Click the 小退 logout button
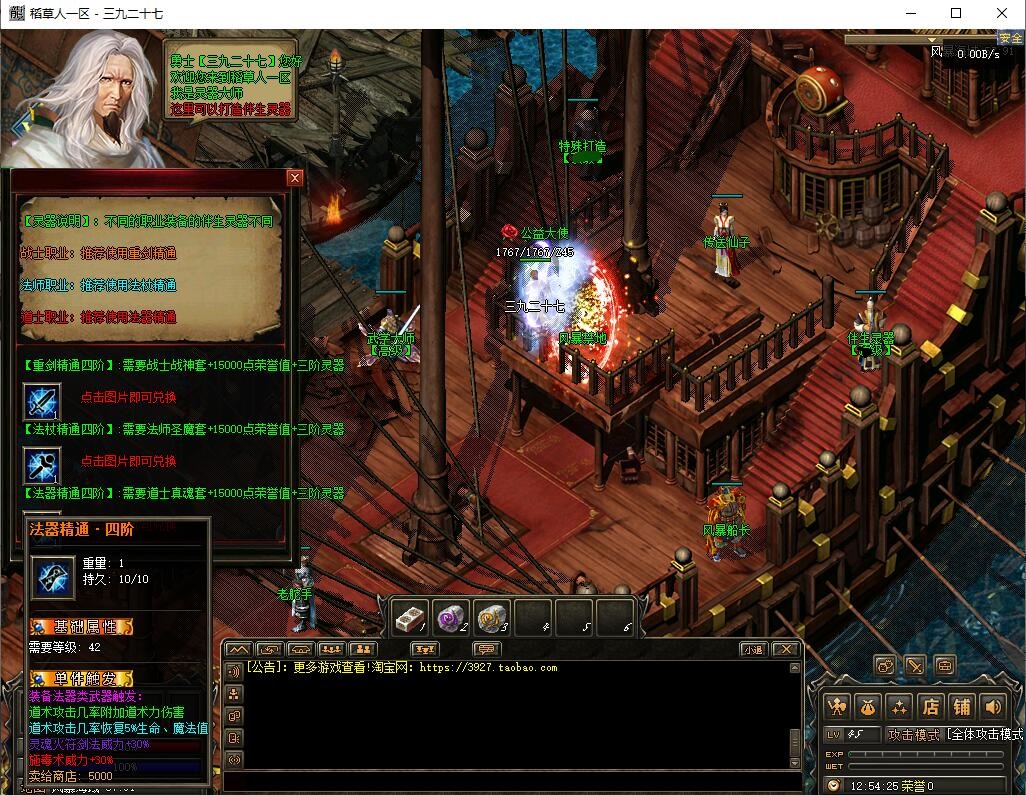 tap(753, 649)
